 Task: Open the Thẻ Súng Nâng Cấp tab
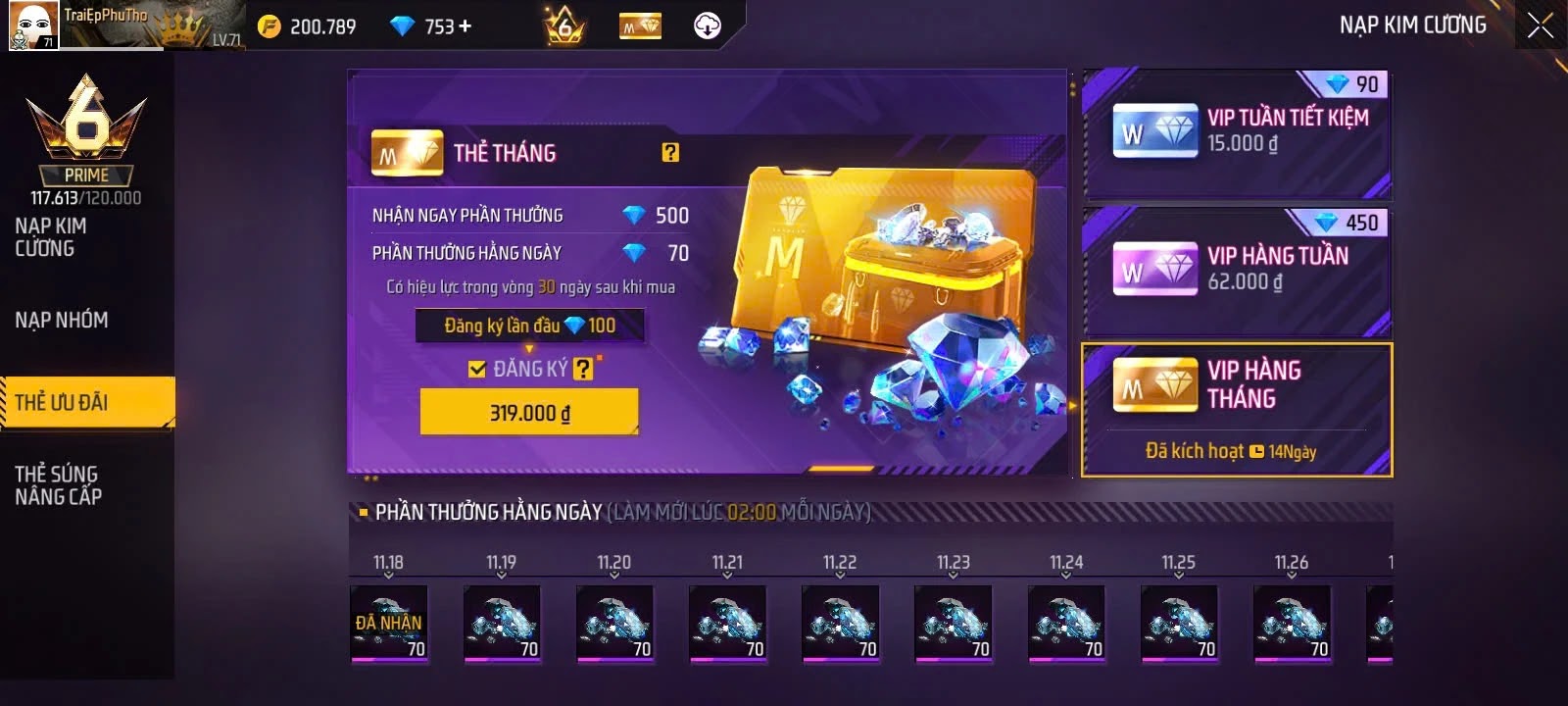58,485
